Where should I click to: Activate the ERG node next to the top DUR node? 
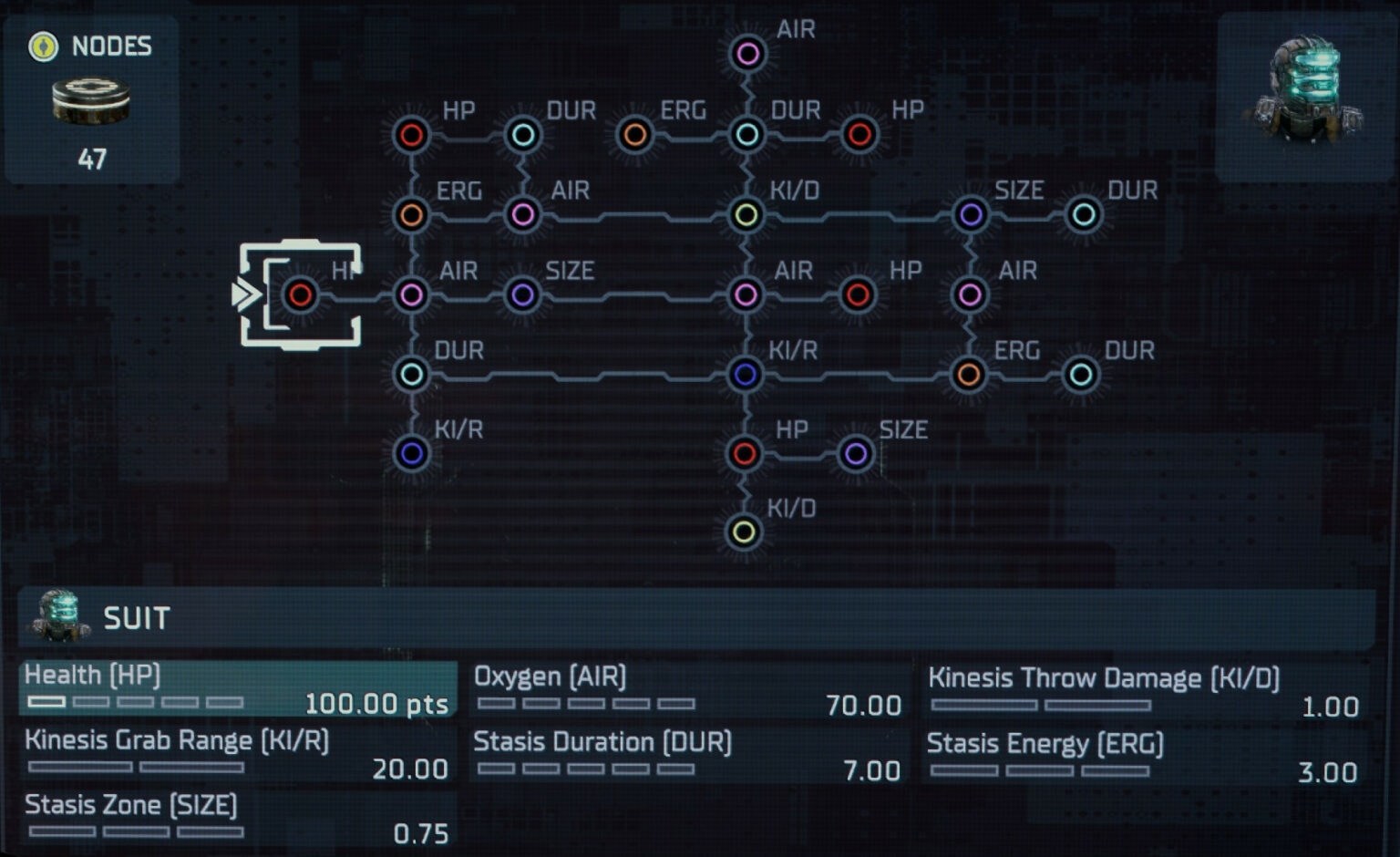[635, 134]
